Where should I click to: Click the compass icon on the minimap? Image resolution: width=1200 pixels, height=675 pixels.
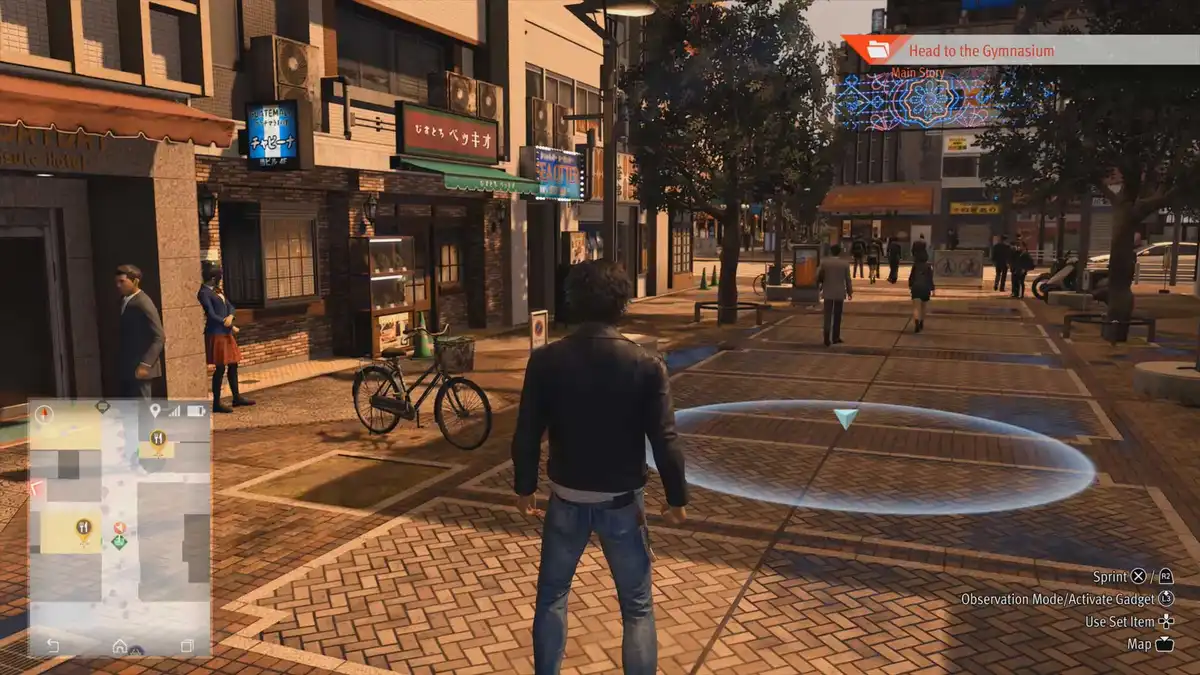tap(43, 412)
